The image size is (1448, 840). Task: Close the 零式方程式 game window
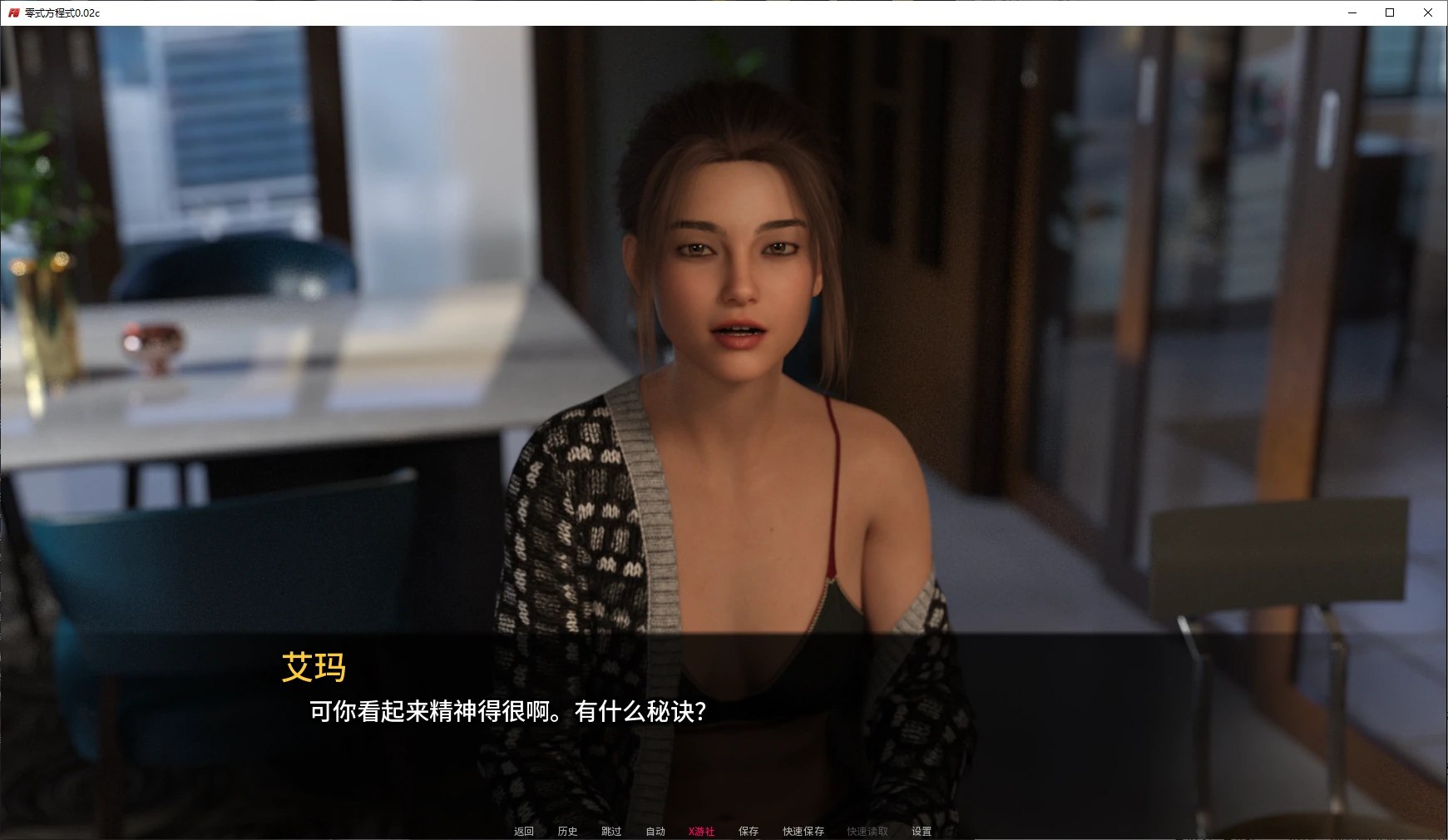[1427, 12]
